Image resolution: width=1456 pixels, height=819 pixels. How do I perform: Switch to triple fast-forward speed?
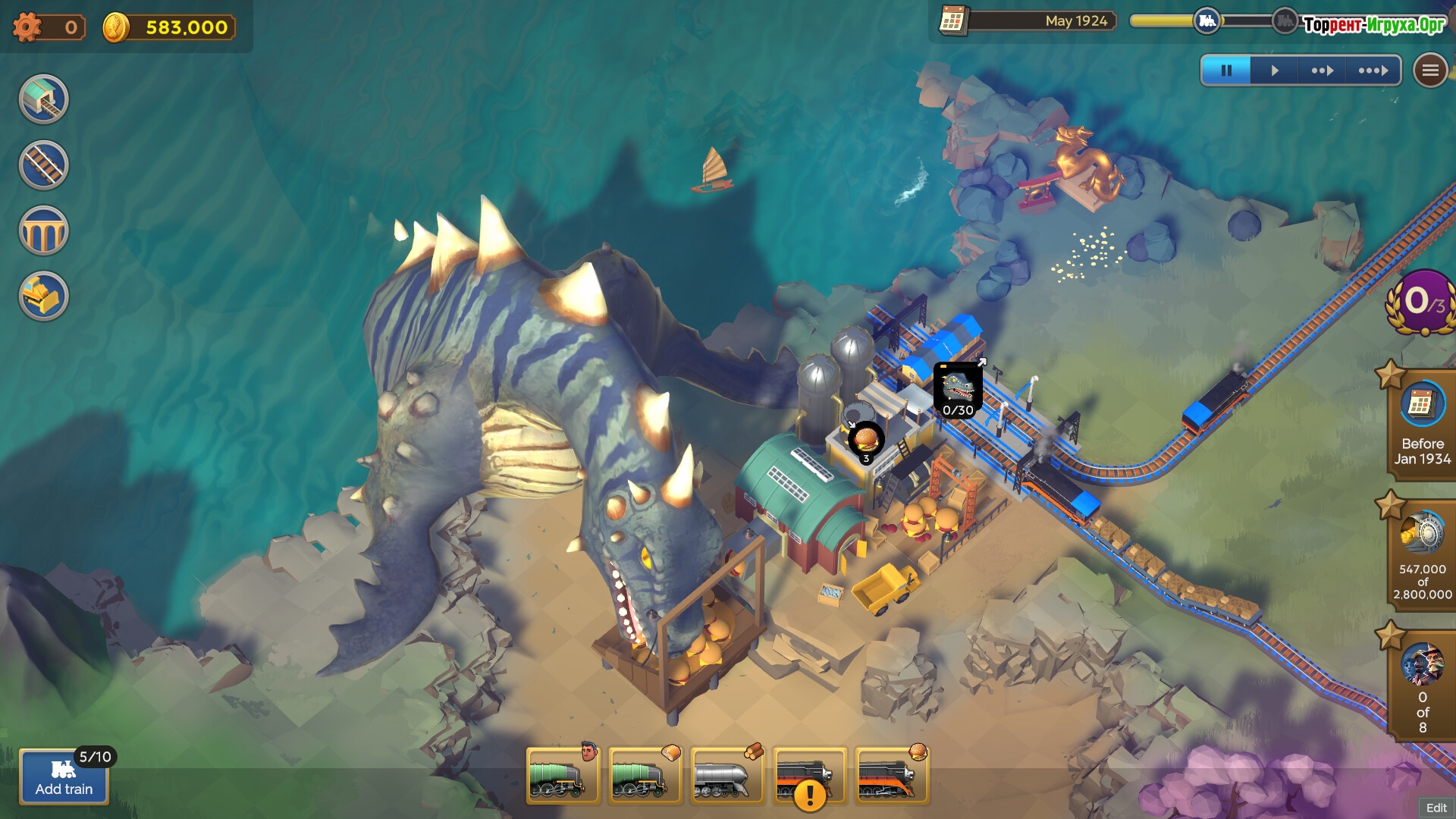click(x=1373, y=71)
